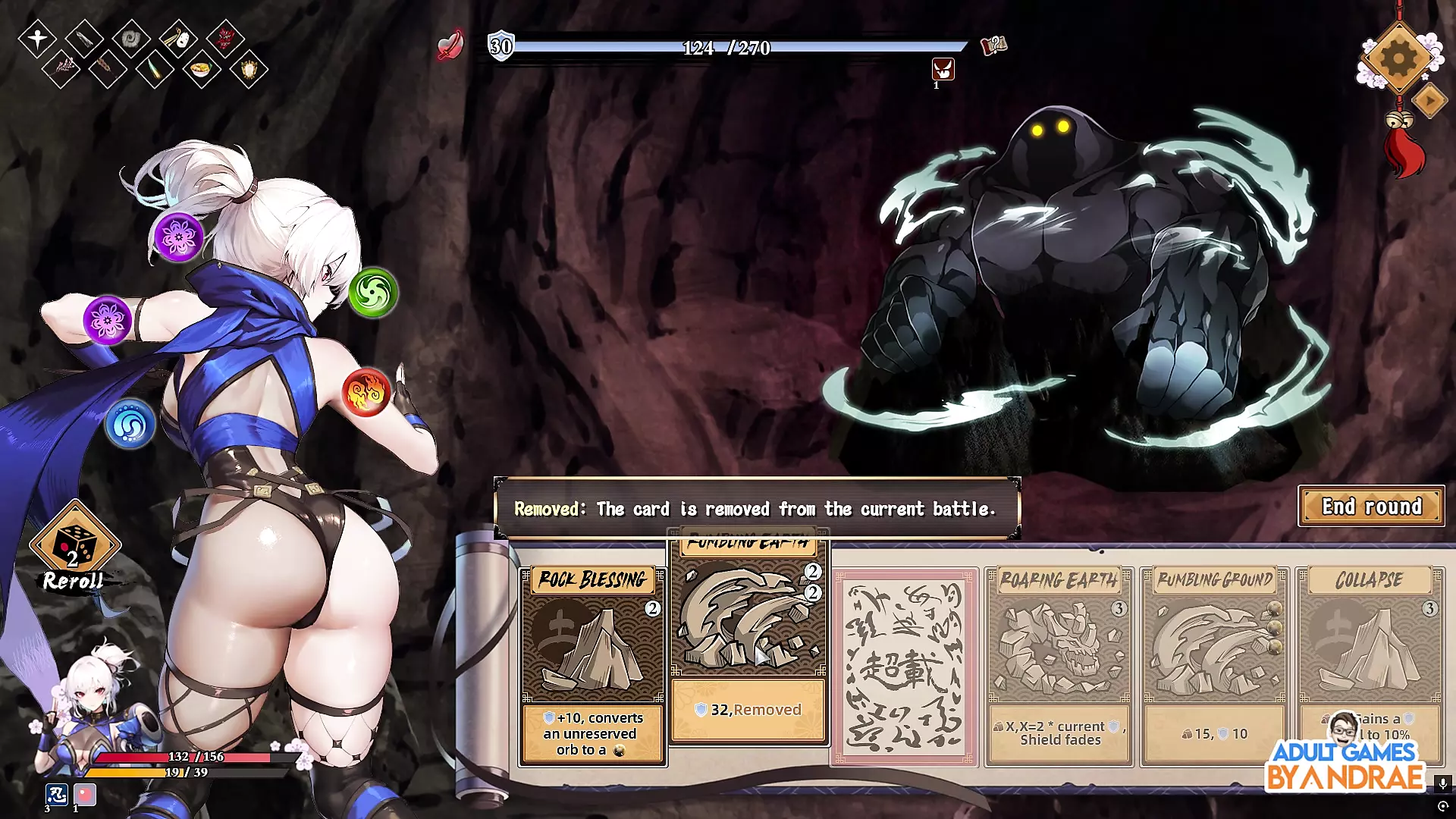
Task: Play the Collapse card
Action: (x=1370, y=652)
